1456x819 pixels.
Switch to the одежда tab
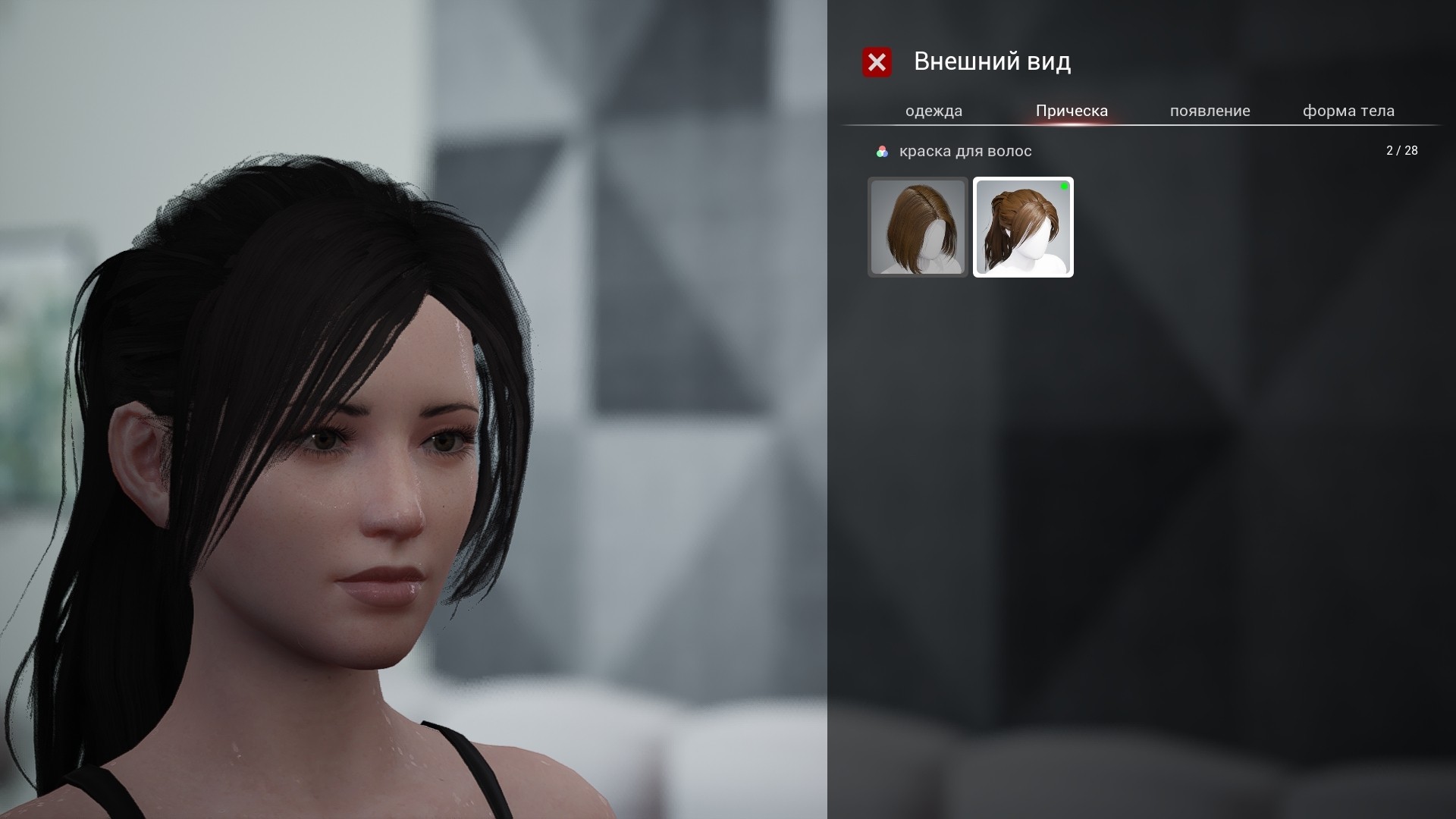[934, 111]
